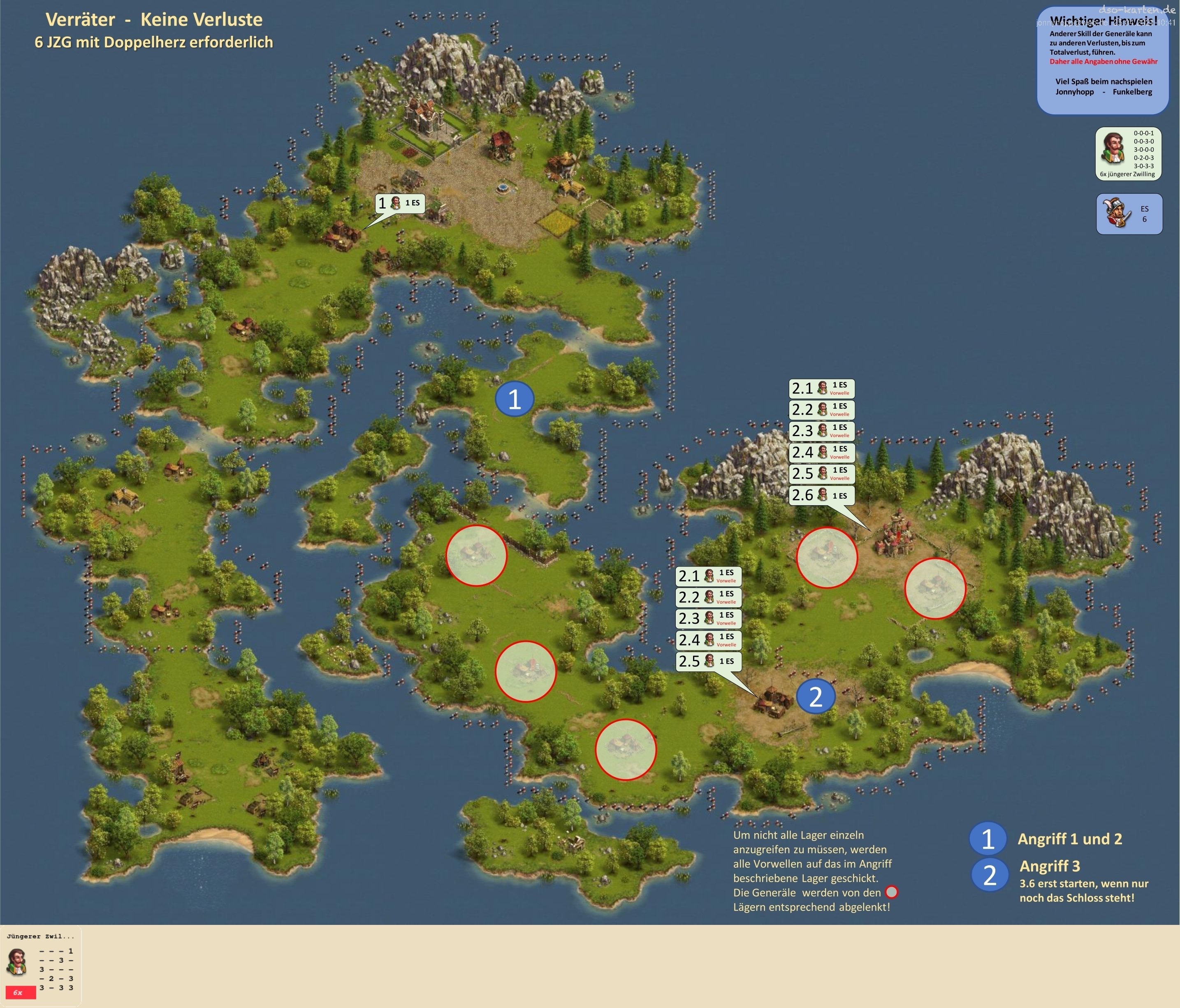Image resolution: width=1180 pixels, height=1008 pixels.
Task: Select the "Angriff 3" legend entry
Action: tap(1050, 866)
